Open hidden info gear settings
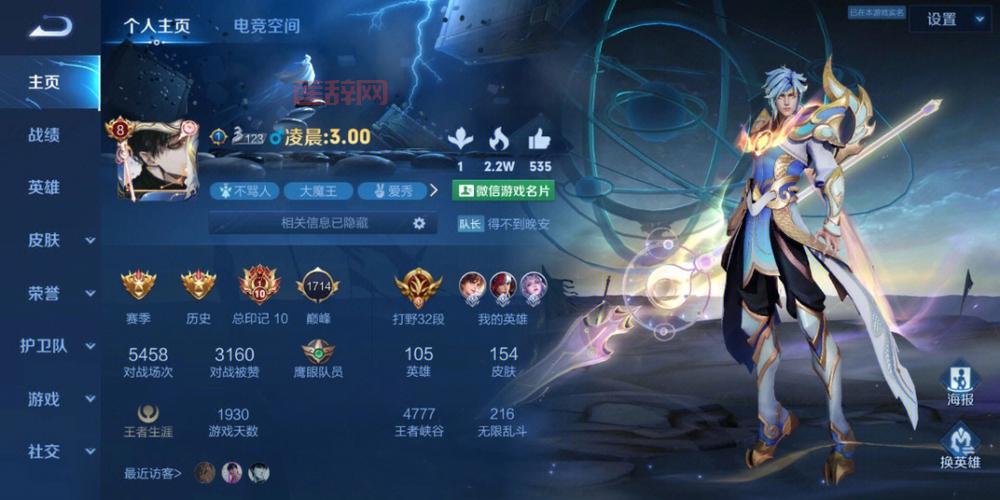1000x500 pixels. [419, 224]
